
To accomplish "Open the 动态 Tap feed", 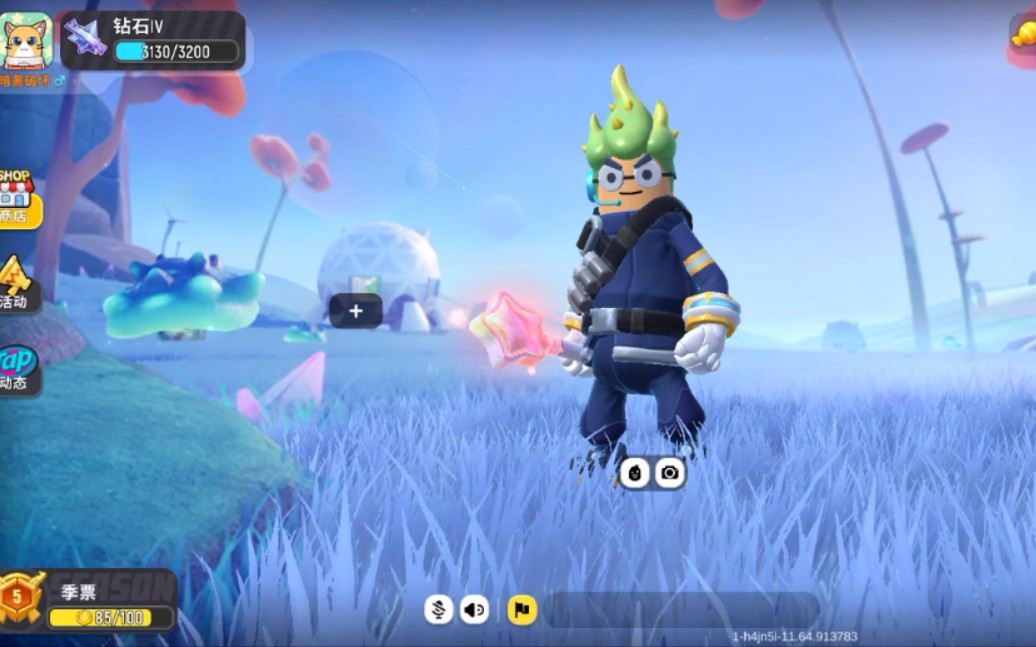I will 17,368.
